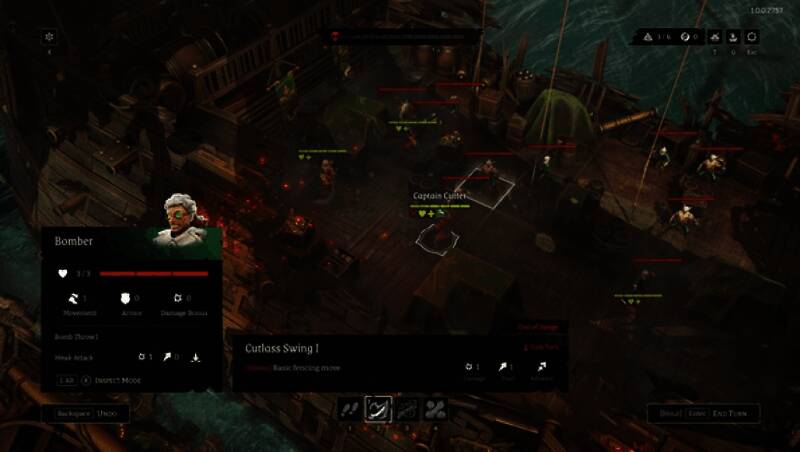800x452 pixels.
Task: Select the Weak Attack ability row
Action: 76,356
